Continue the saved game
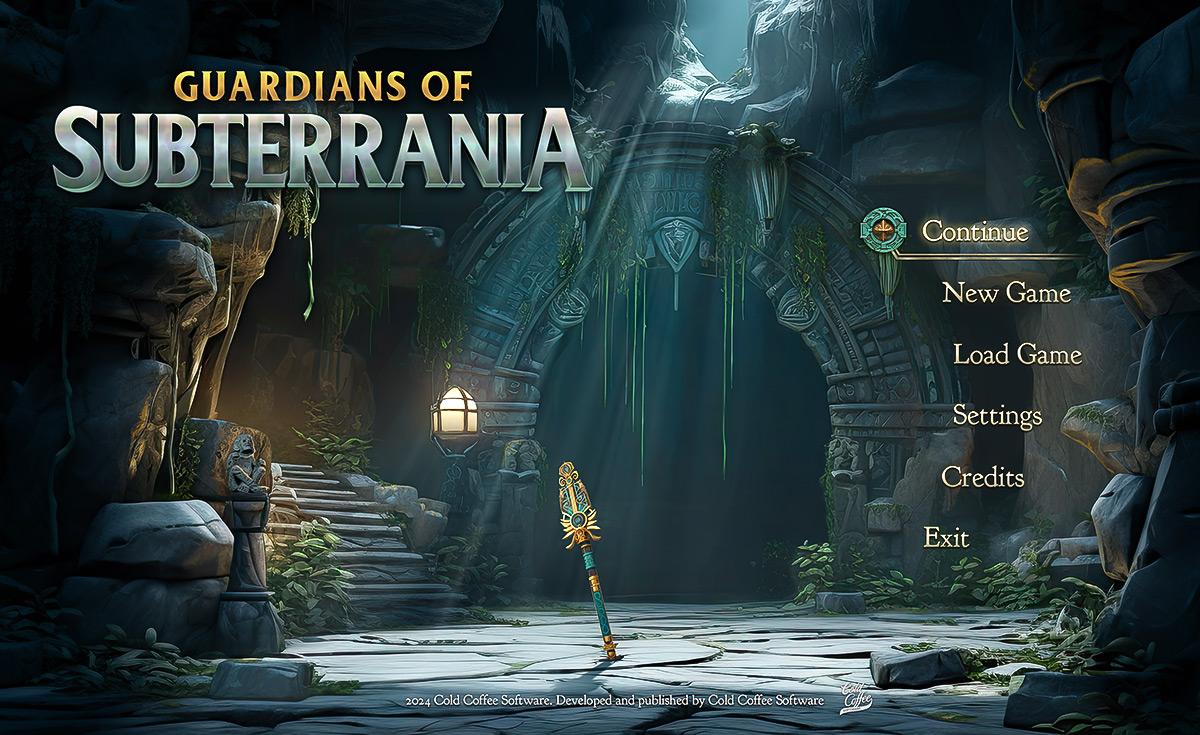 point(974,232)
